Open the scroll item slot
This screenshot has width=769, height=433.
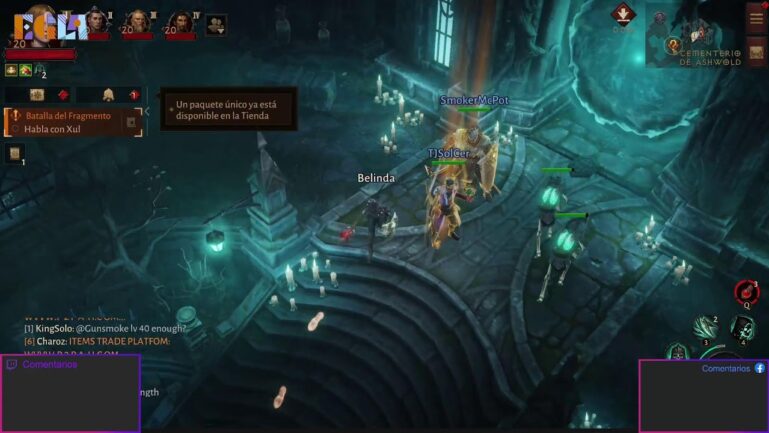(15, 153)
